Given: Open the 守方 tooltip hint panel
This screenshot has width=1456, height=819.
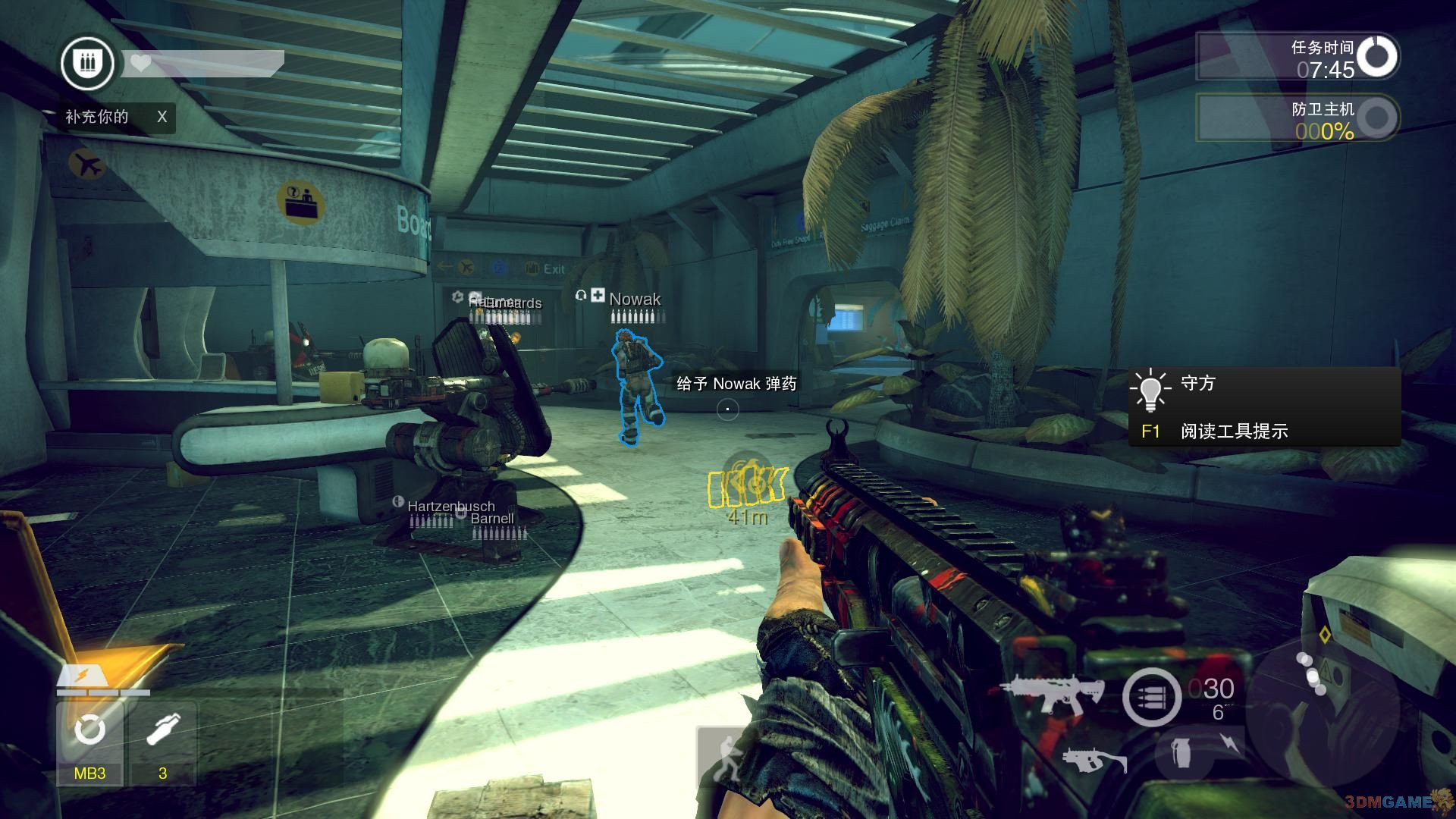Looking at the screenshot, I should (1264, 407).
